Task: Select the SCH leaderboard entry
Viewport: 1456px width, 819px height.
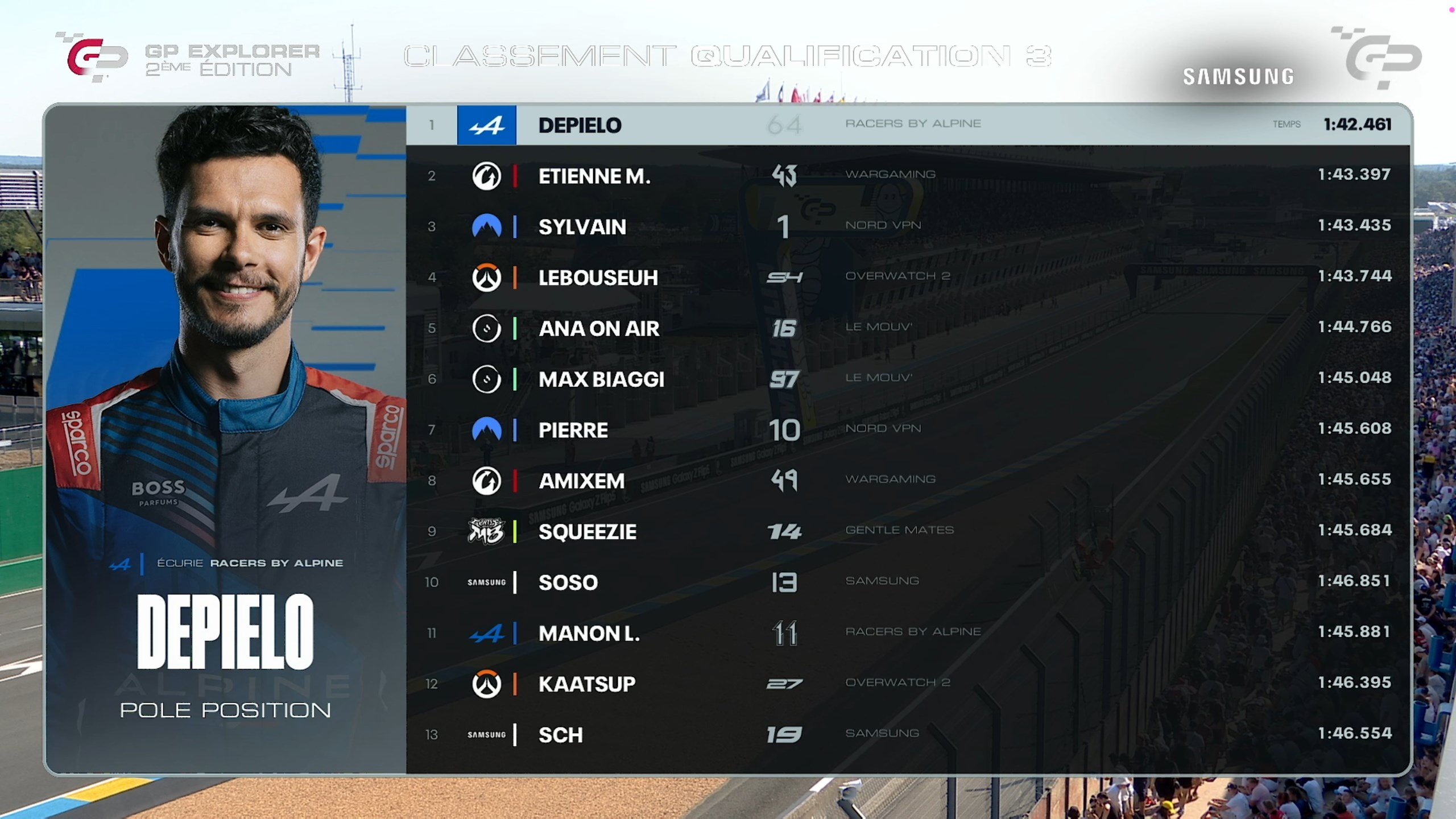Action: coord(908,734)
